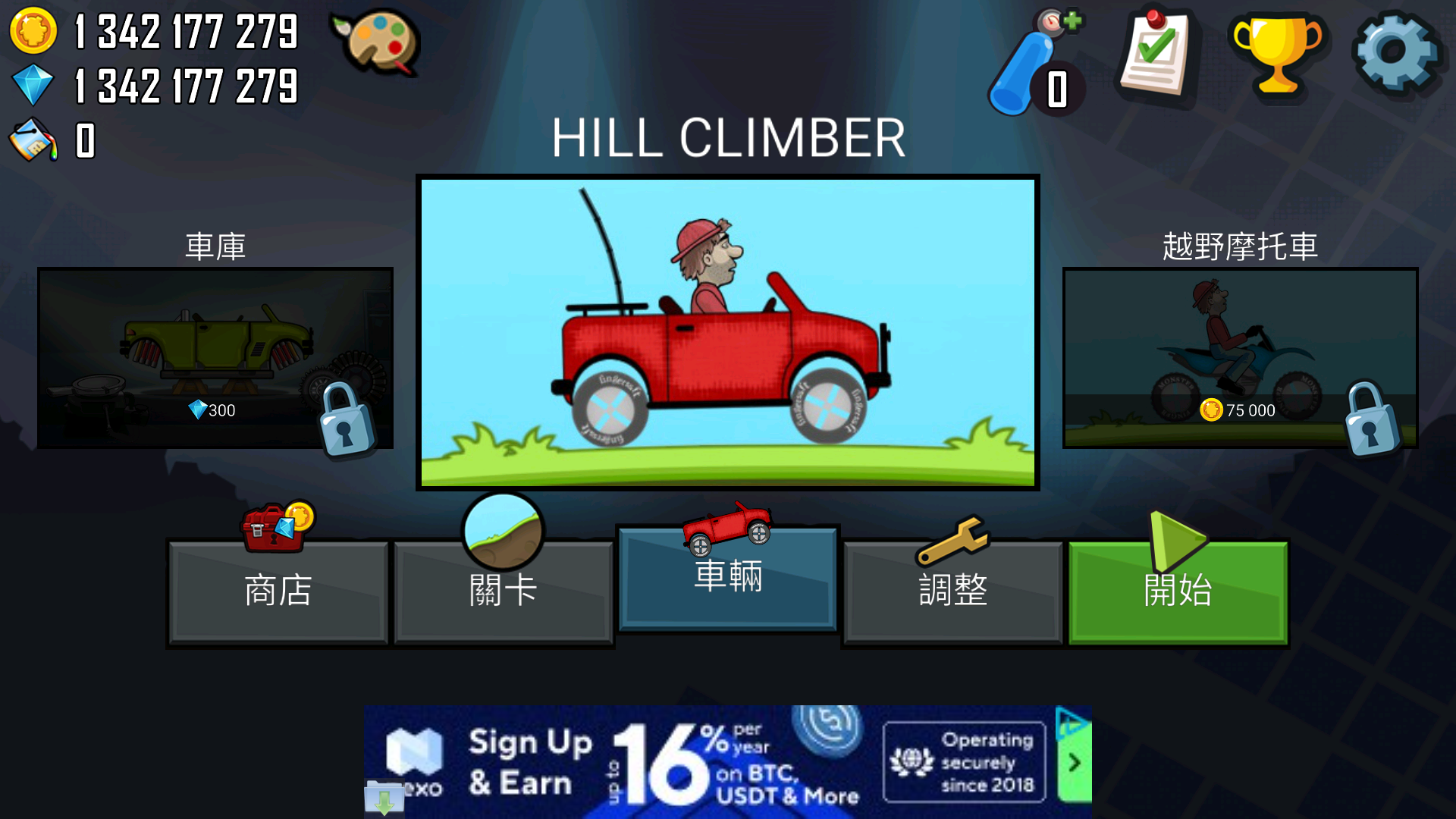Tap the gold coin currency icon

click(x=33, y=31)
